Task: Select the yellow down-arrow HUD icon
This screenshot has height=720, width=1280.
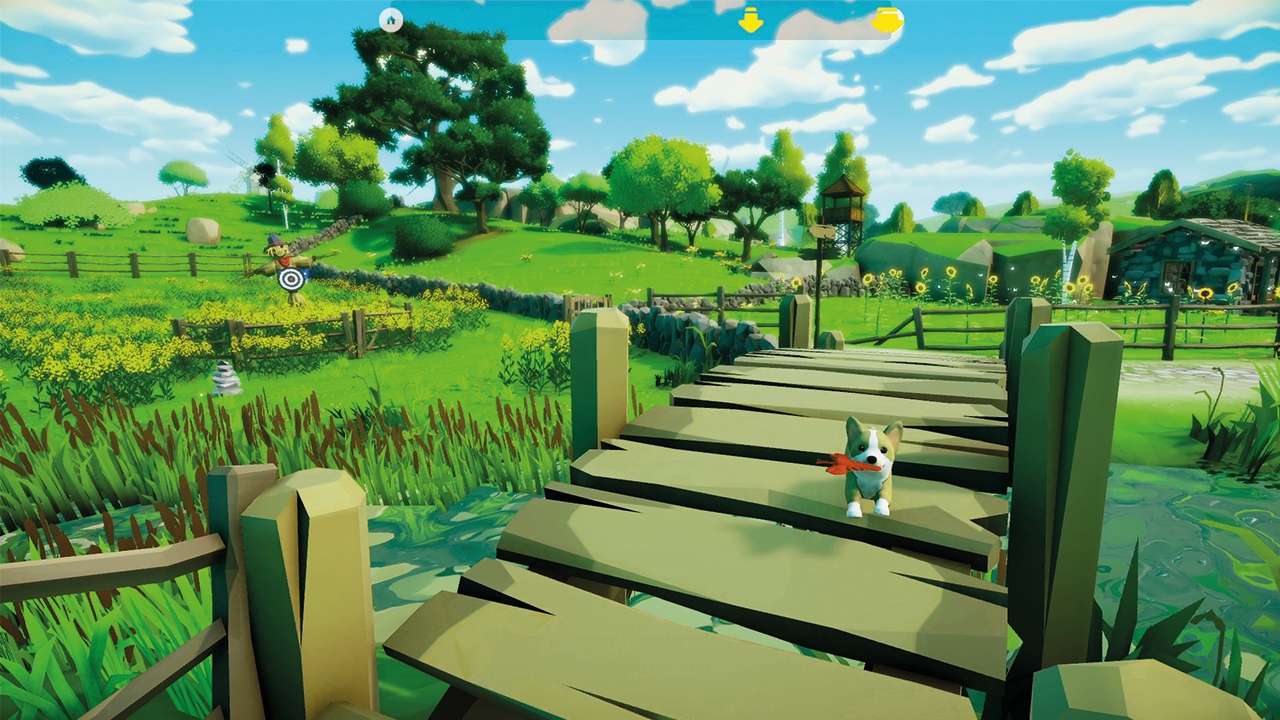Action: pyautogui.click(x=750, y=19)
